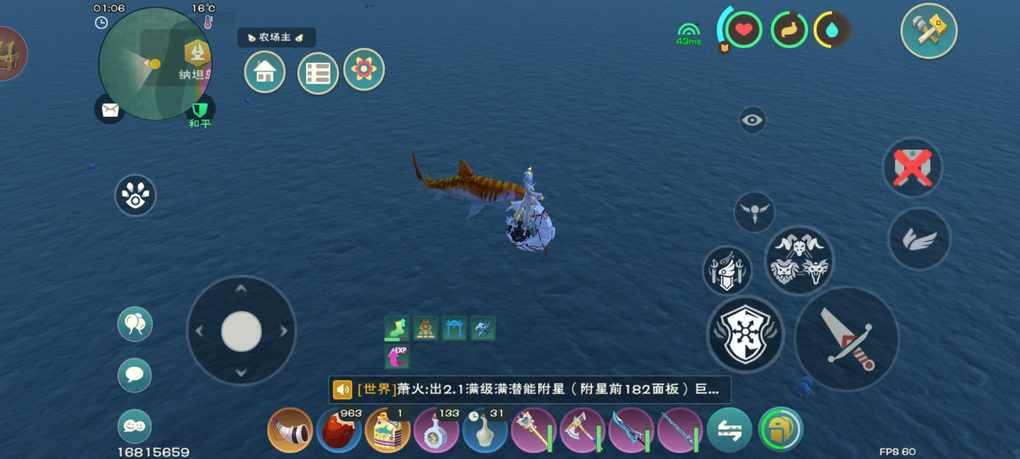The height and width of the screenshot is (459, 1020).
Task: Open the hammer and axe crafting menu
Action: [x=928, y=31]
